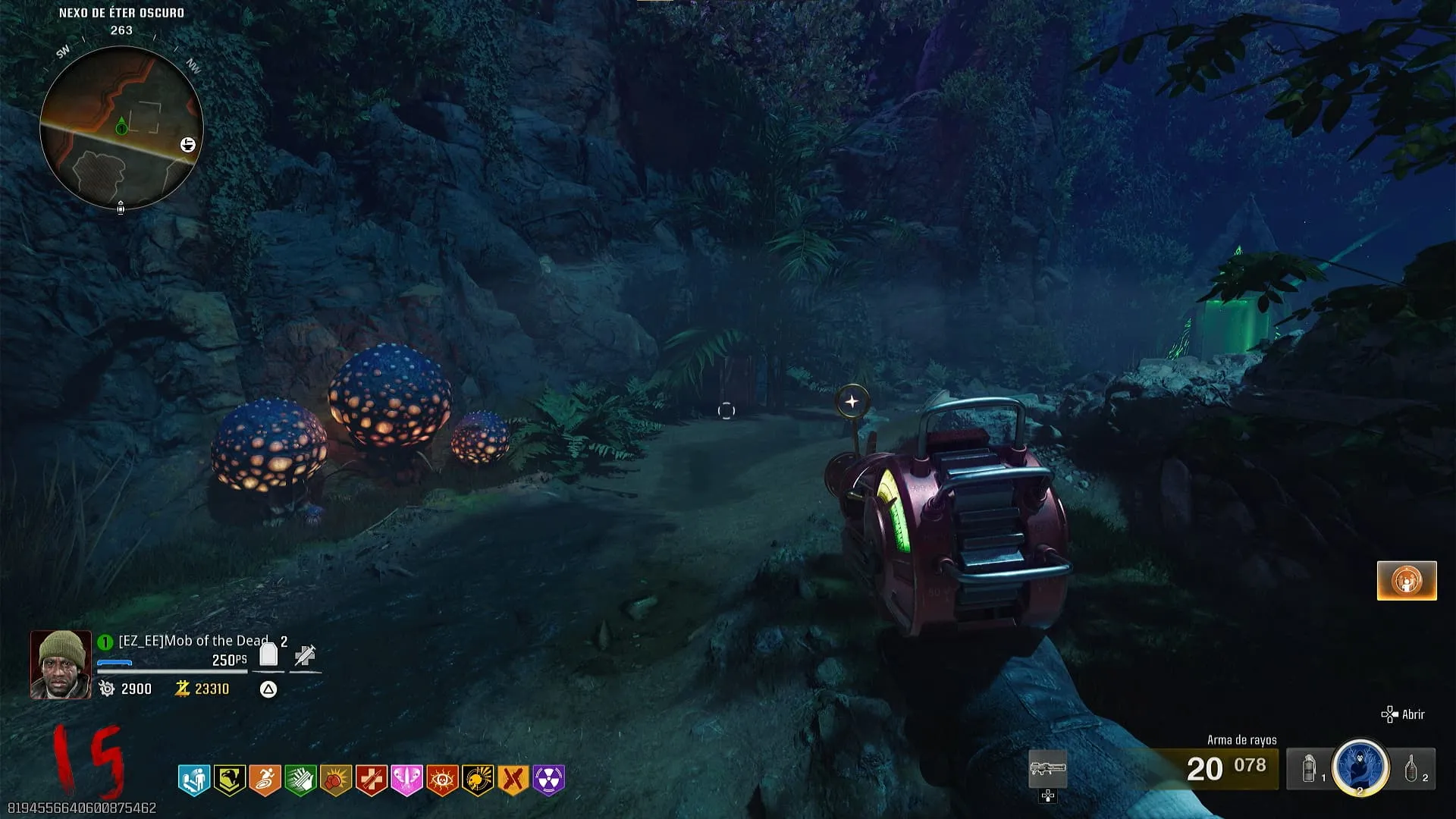Choose the boxing glove Melee Macchiato perk
The width and height of the screenshot is (1456, 819).
tap(336, 779)
